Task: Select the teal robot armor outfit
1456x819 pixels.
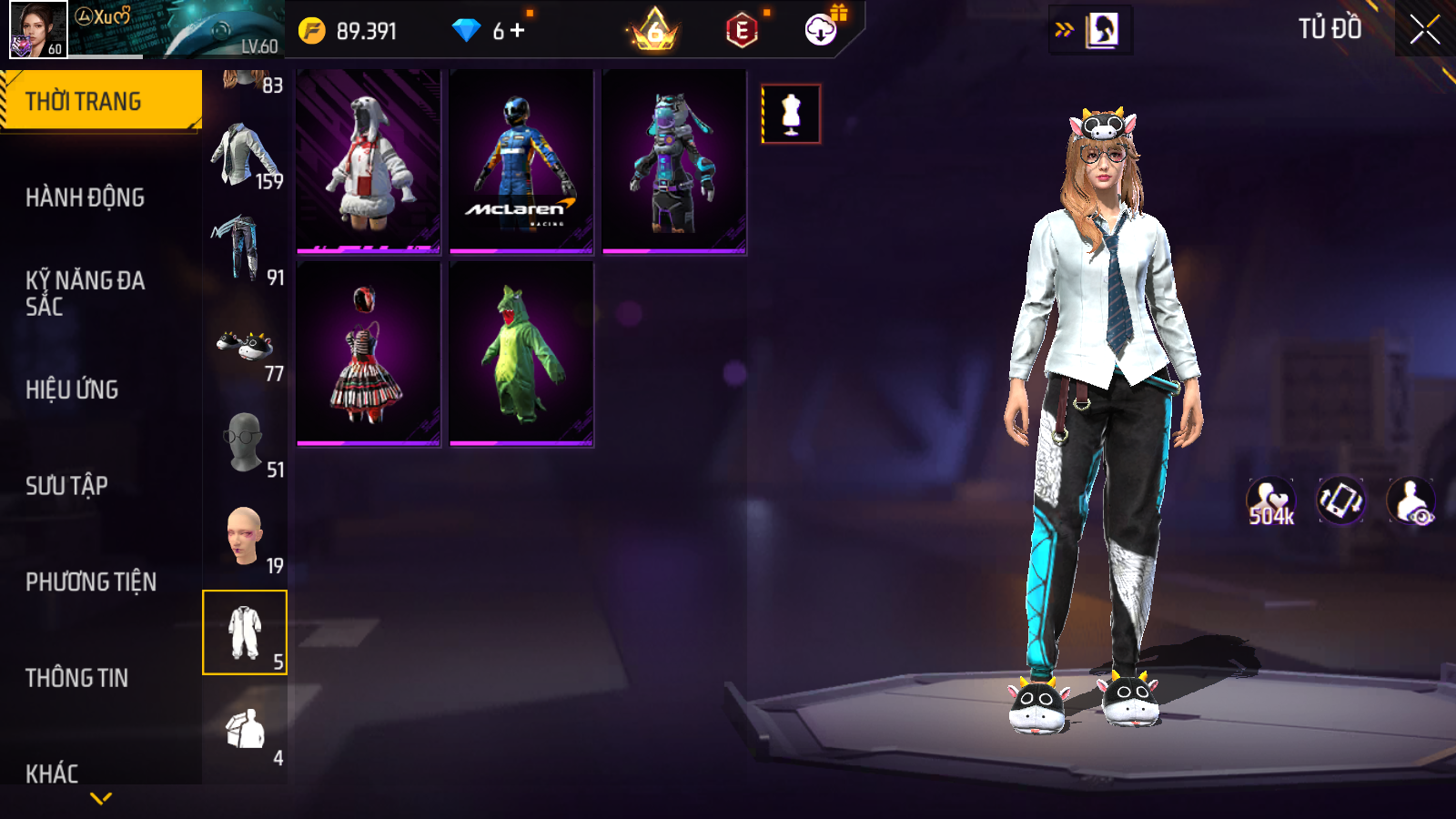Action: pyautogui.click(x=674, y=161)
